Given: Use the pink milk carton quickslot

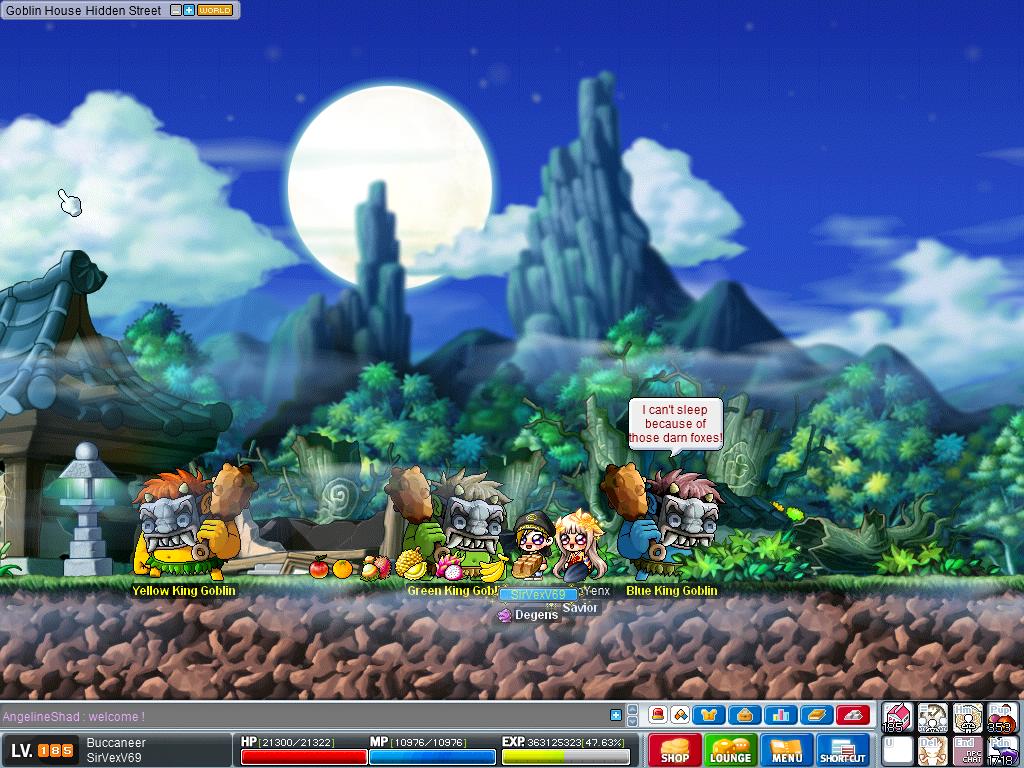Looking at the screenshot, I should coord(897,717).
